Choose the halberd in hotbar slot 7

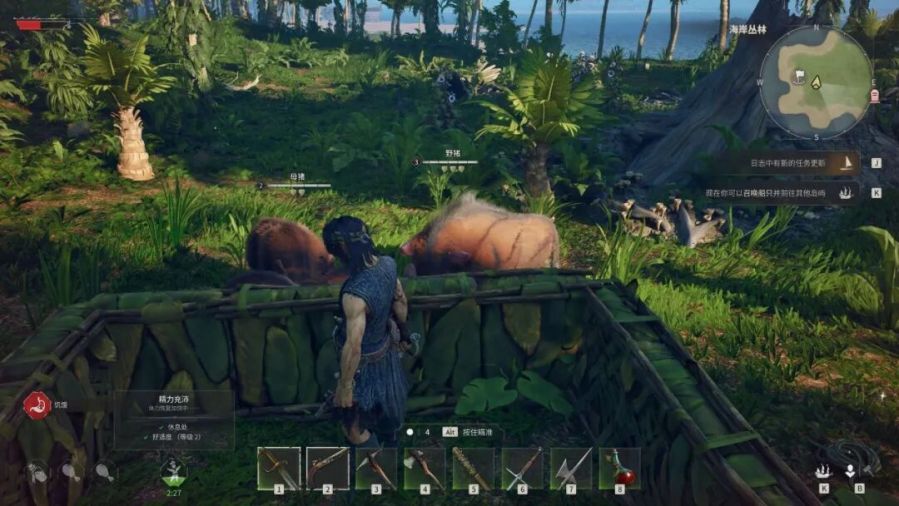571,468
